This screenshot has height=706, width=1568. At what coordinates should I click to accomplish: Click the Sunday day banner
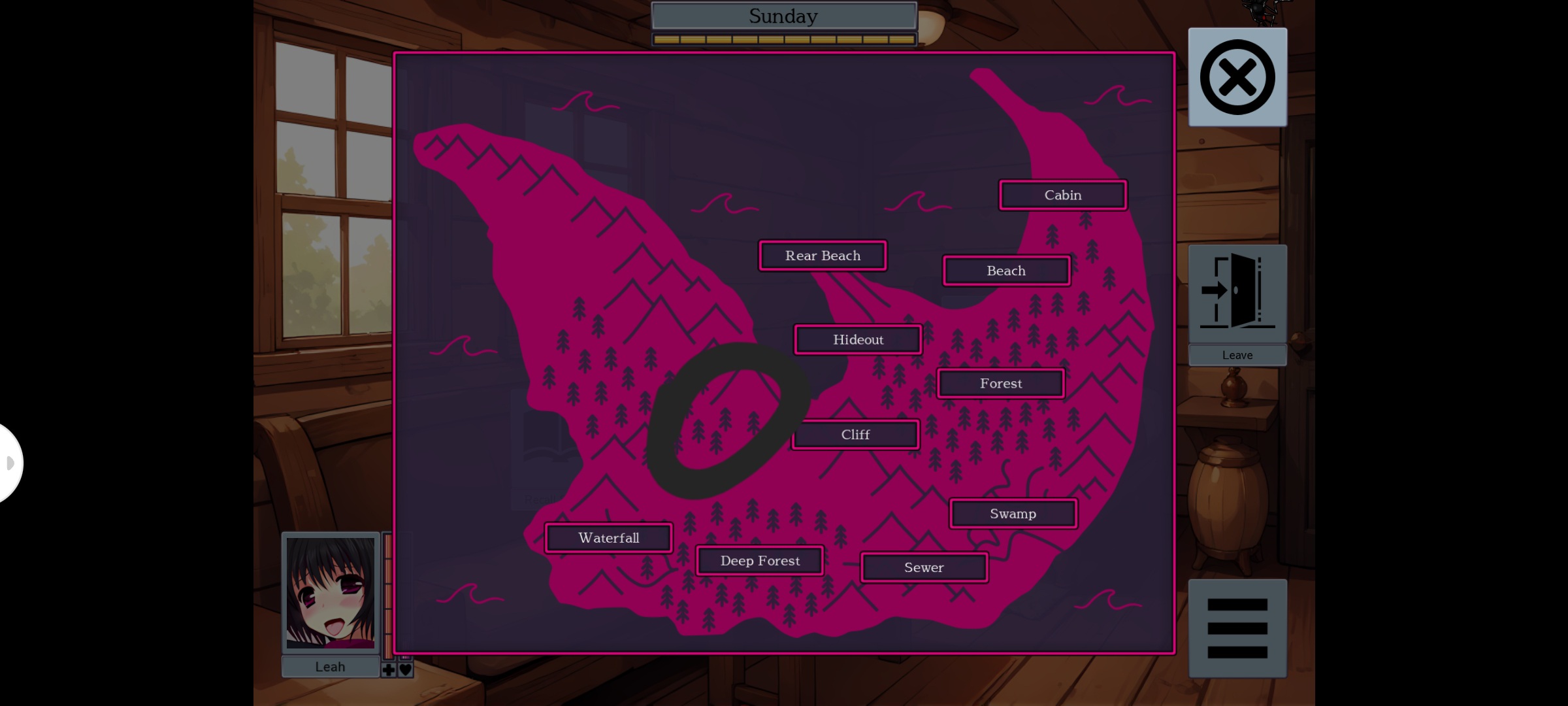tap(783, 16)
